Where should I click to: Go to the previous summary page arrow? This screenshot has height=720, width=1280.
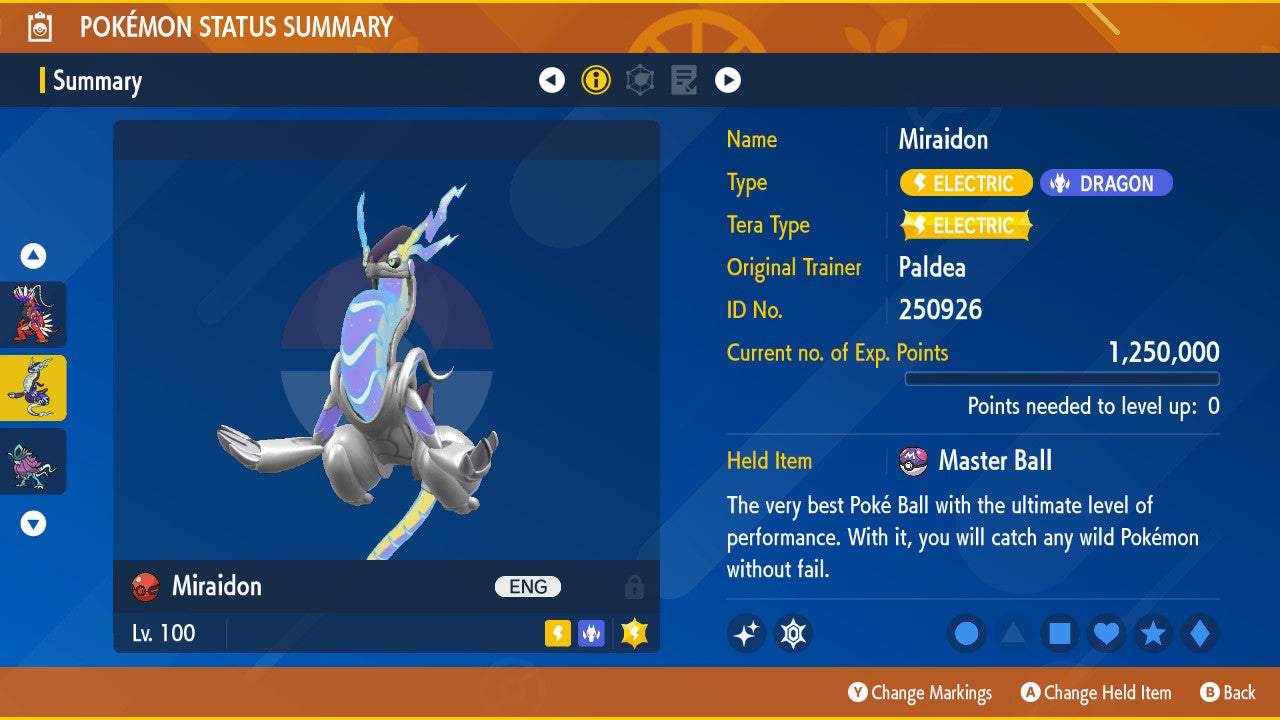(x=552, y=80)
